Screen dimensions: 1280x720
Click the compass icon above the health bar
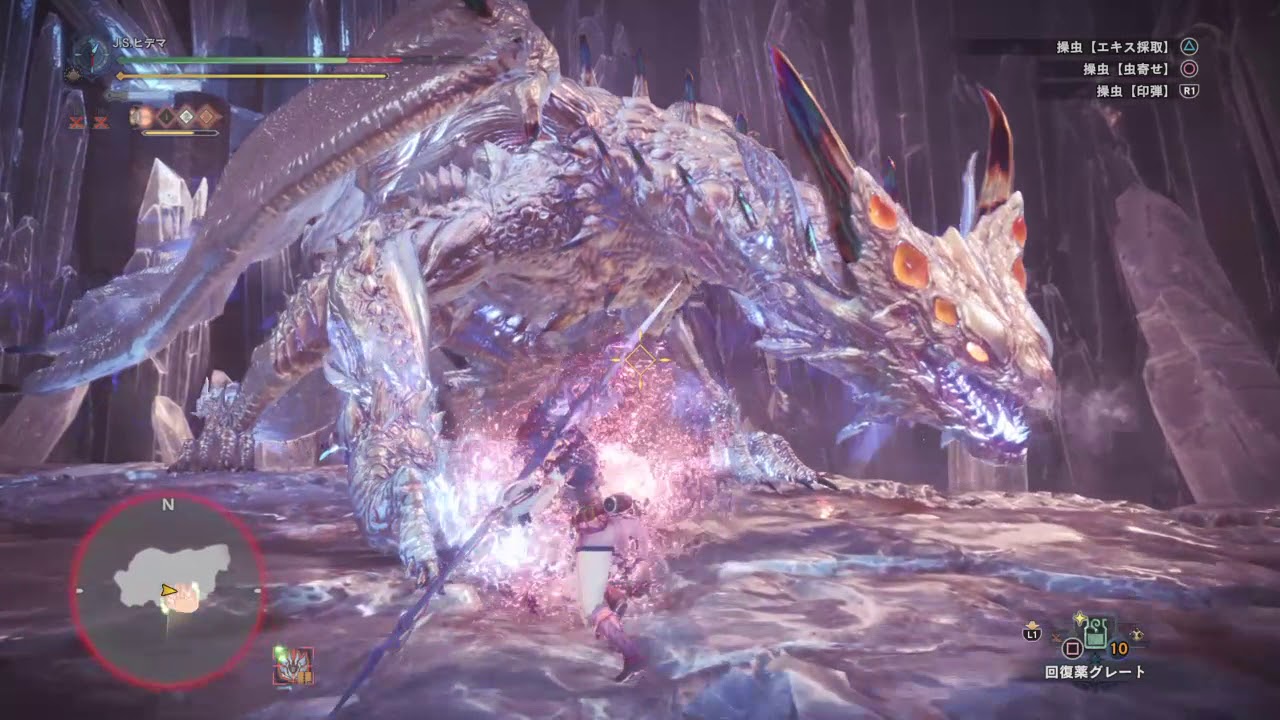(x=90, y=54)
